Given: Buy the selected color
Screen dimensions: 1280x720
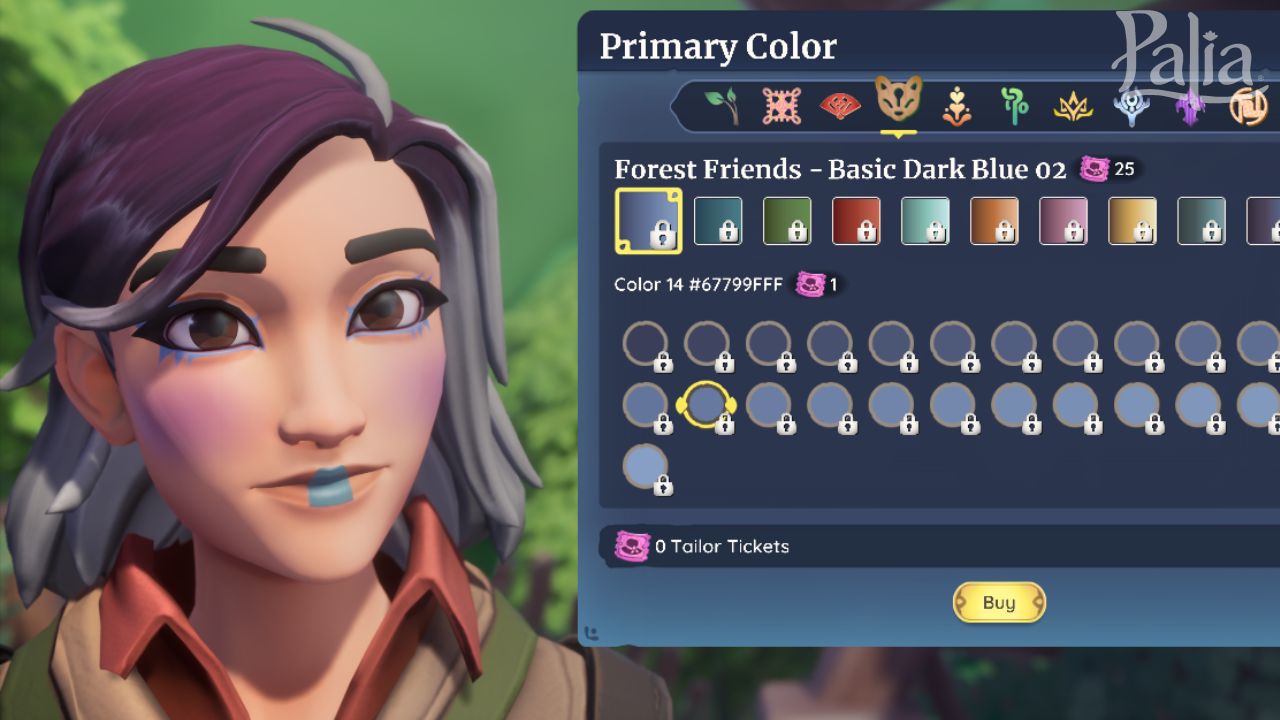Looking at the screenshot, I should tap(999, 602).
